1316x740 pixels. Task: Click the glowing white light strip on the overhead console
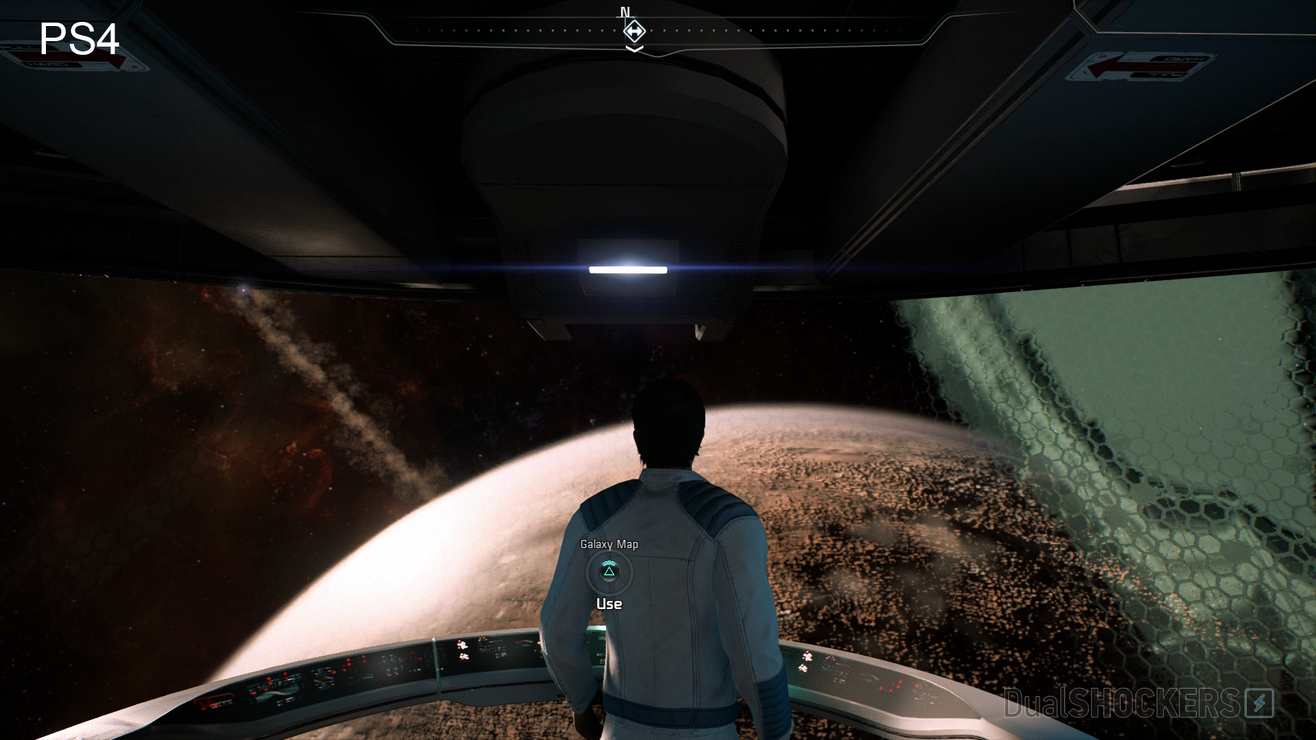(627, 269)
